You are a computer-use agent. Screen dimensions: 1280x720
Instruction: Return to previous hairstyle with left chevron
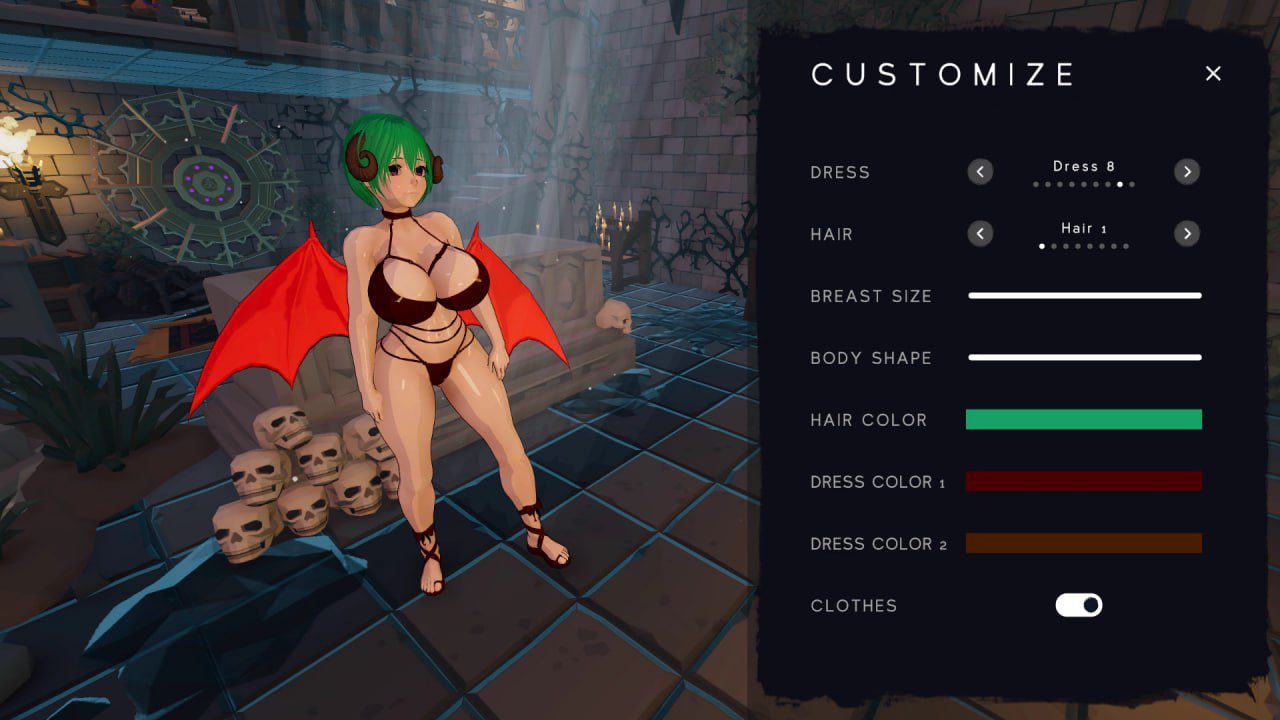coord(980,233)
